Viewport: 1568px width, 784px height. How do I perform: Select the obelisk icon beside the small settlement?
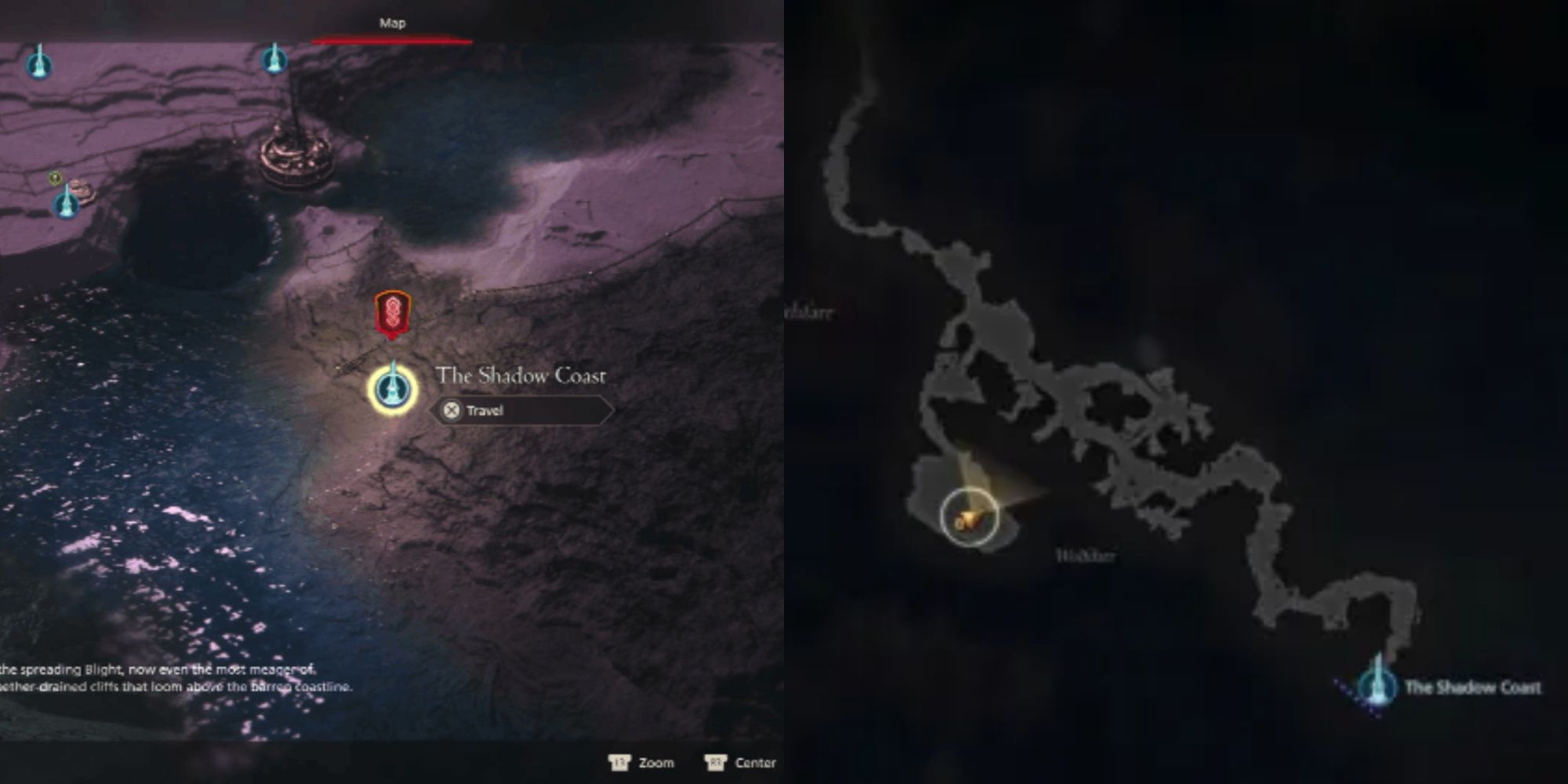pyautogui.click(x=67, y=206)
